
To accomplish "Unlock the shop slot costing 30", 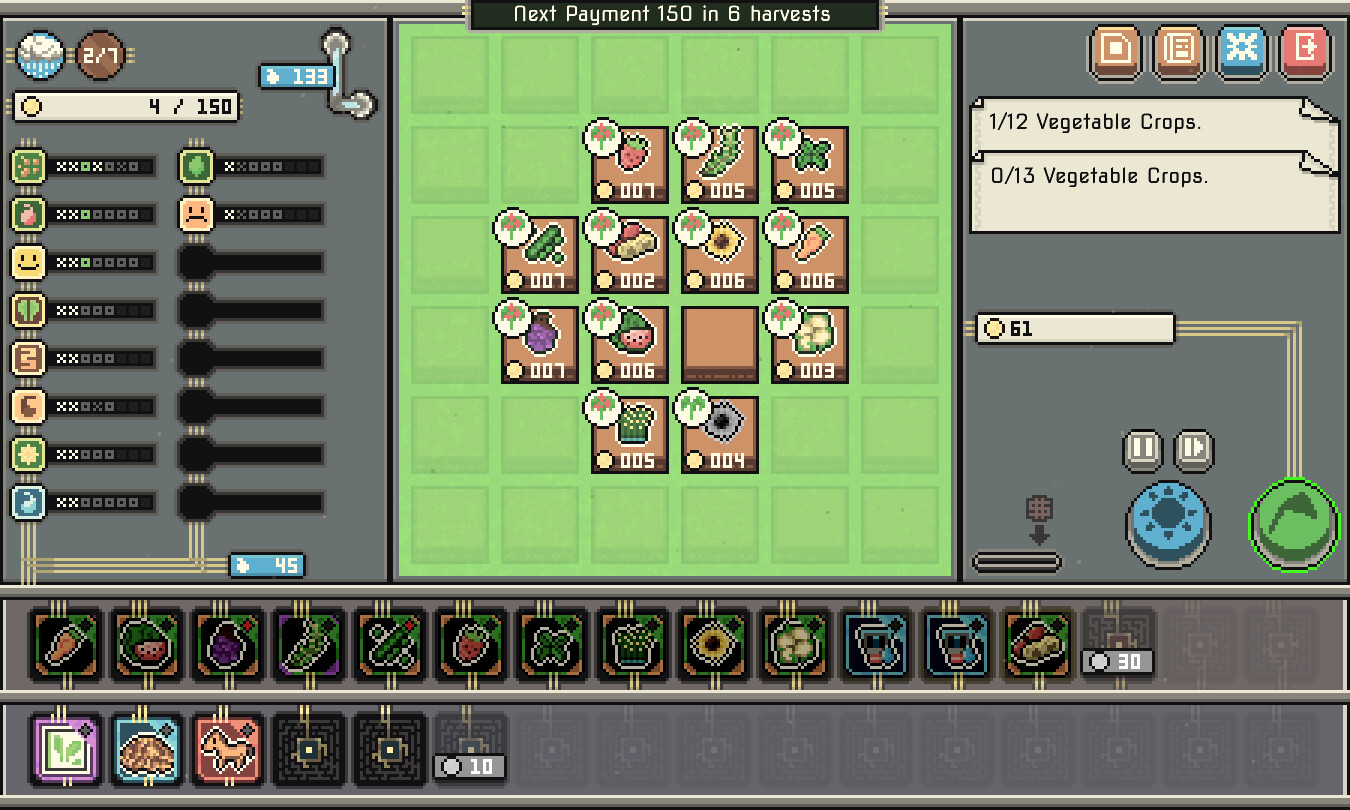I will point(1116,647).
